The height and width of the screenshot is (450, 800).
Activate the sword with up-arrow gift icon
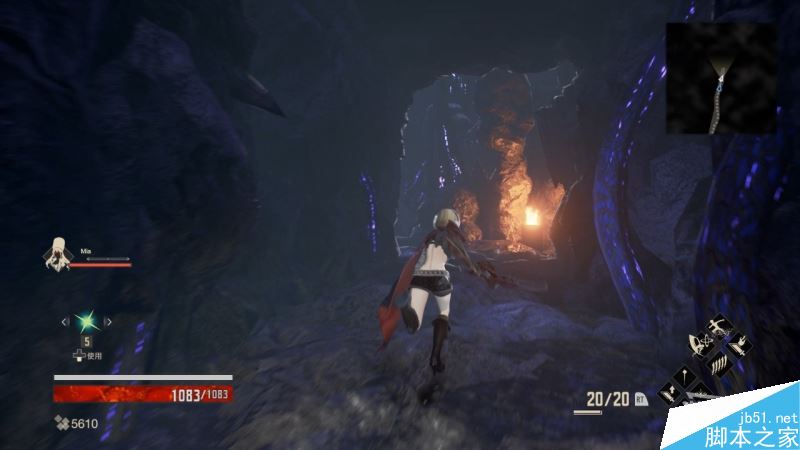pyautogui.click(x=669, y=393)
